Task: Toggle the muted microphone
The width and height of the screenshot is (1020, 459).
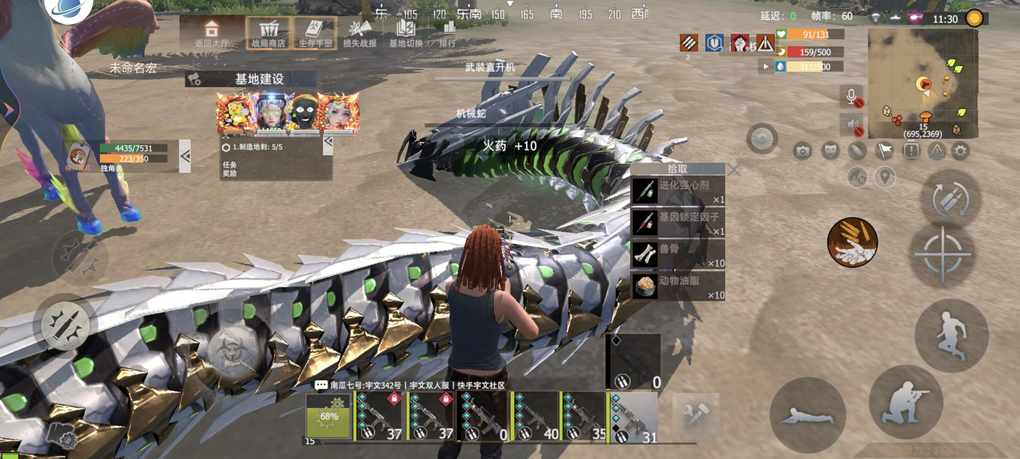Action: [853, 97]
